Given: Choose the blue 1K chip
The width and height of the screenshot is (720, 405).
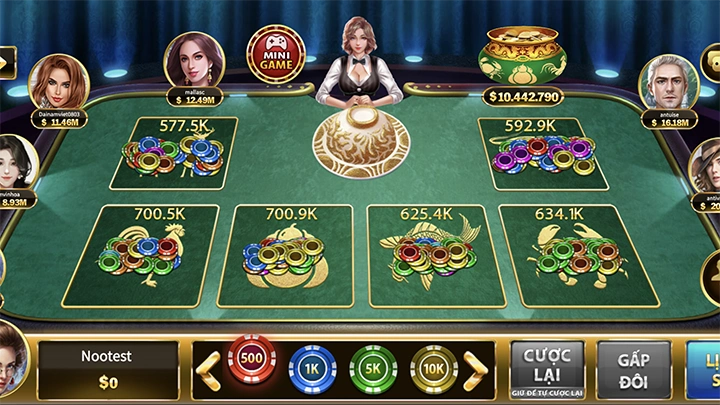Looking at the screenshot, I should click(312, 370).
